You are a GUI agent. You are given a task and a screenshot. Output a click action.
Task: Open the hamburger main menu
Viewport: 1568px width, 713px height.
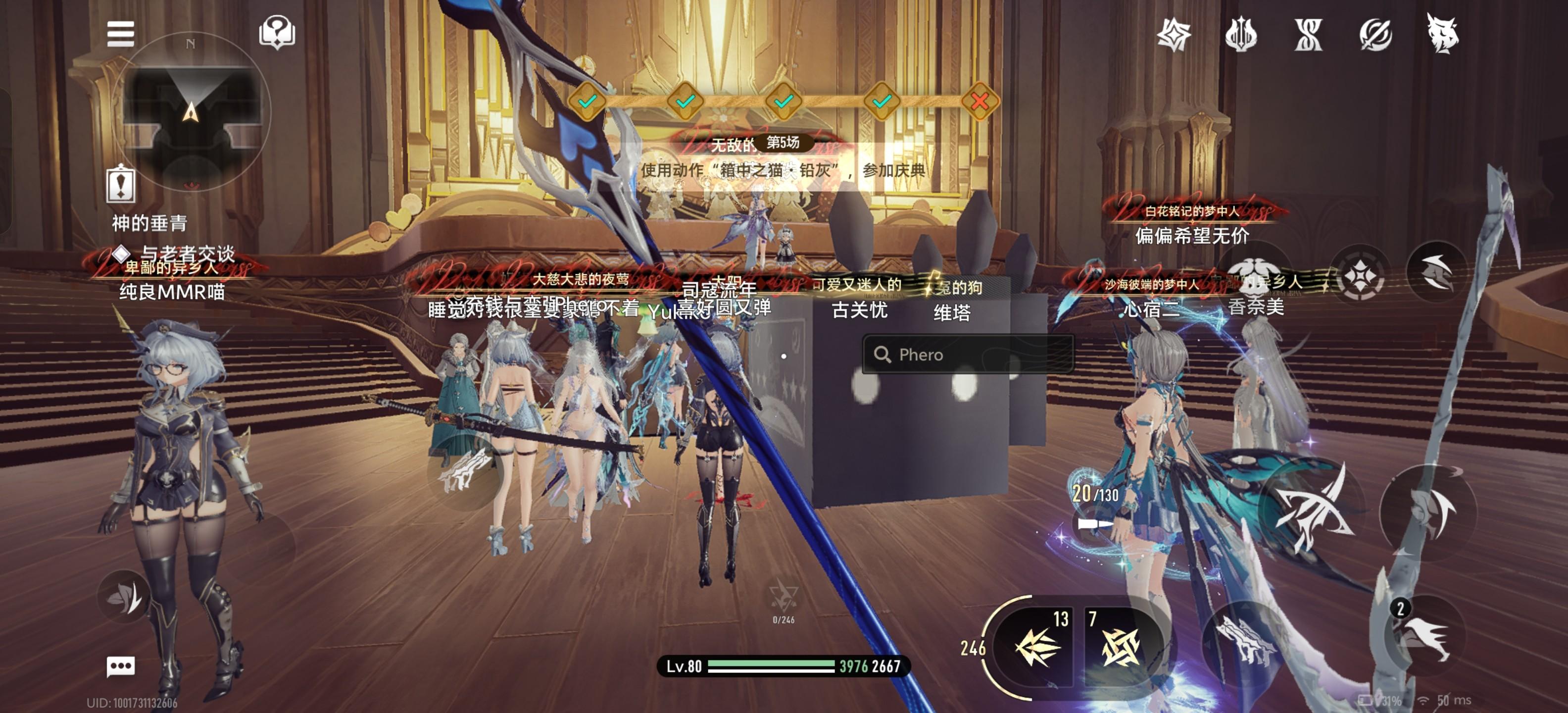(x=120, y=34)
